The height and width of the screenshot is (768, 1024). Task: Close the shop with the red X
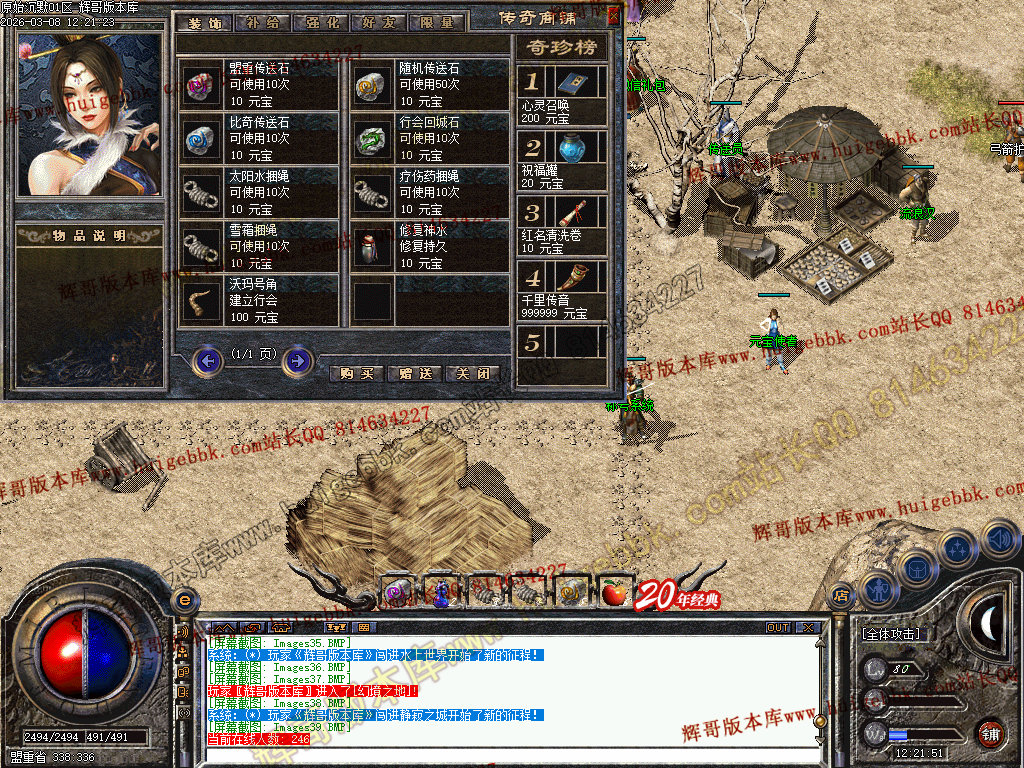[613, 16]
